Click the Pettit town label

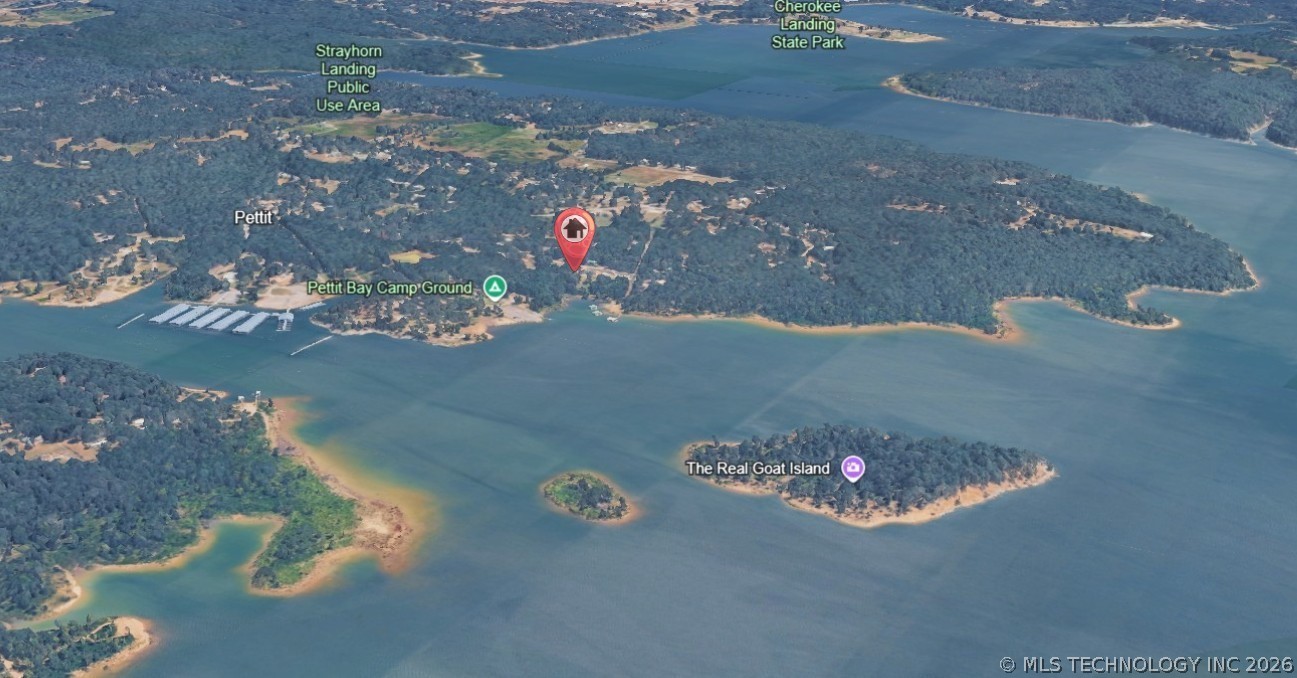pos(253,217)
